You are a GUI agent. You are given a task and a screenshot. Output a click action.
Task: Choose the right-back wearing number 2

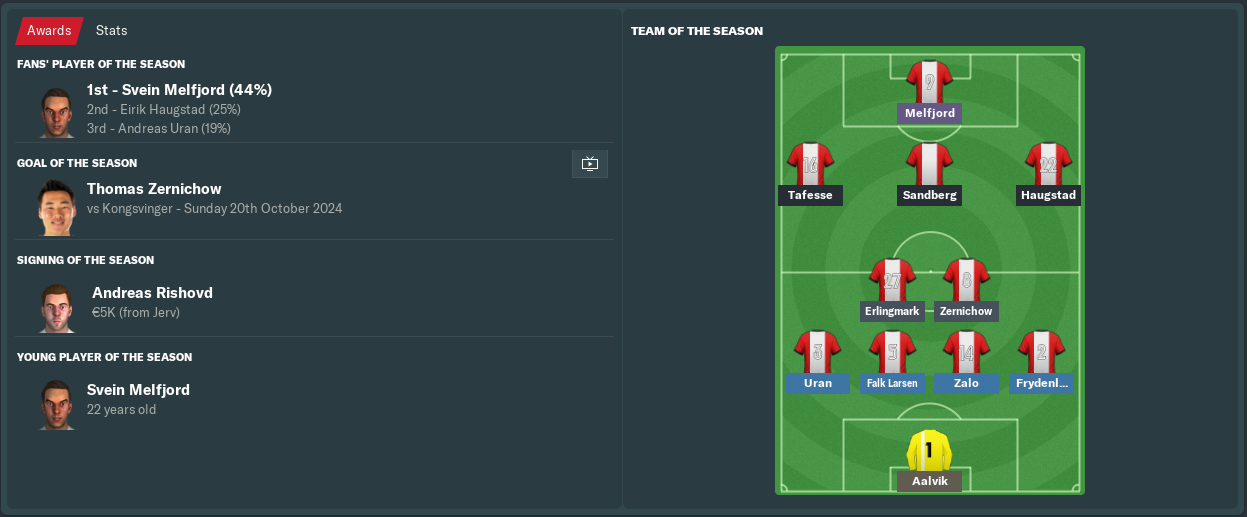pyautogui.click(x=1041, y=353)
